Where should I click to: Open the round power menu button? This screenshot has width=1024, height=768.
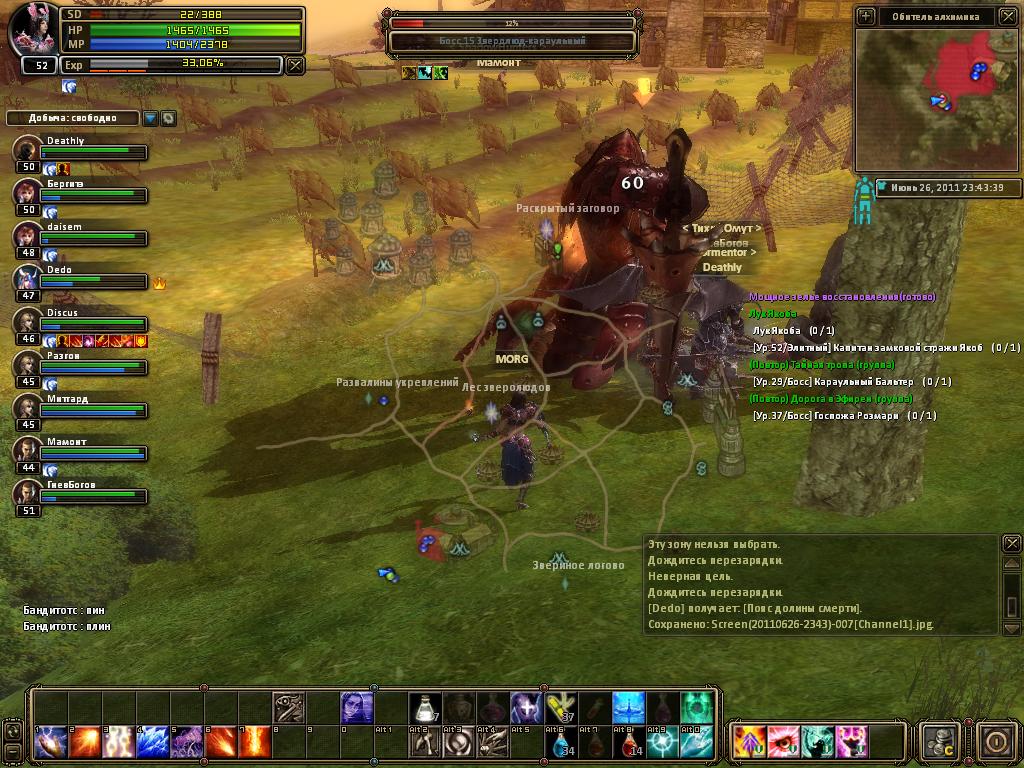[996, 741]
